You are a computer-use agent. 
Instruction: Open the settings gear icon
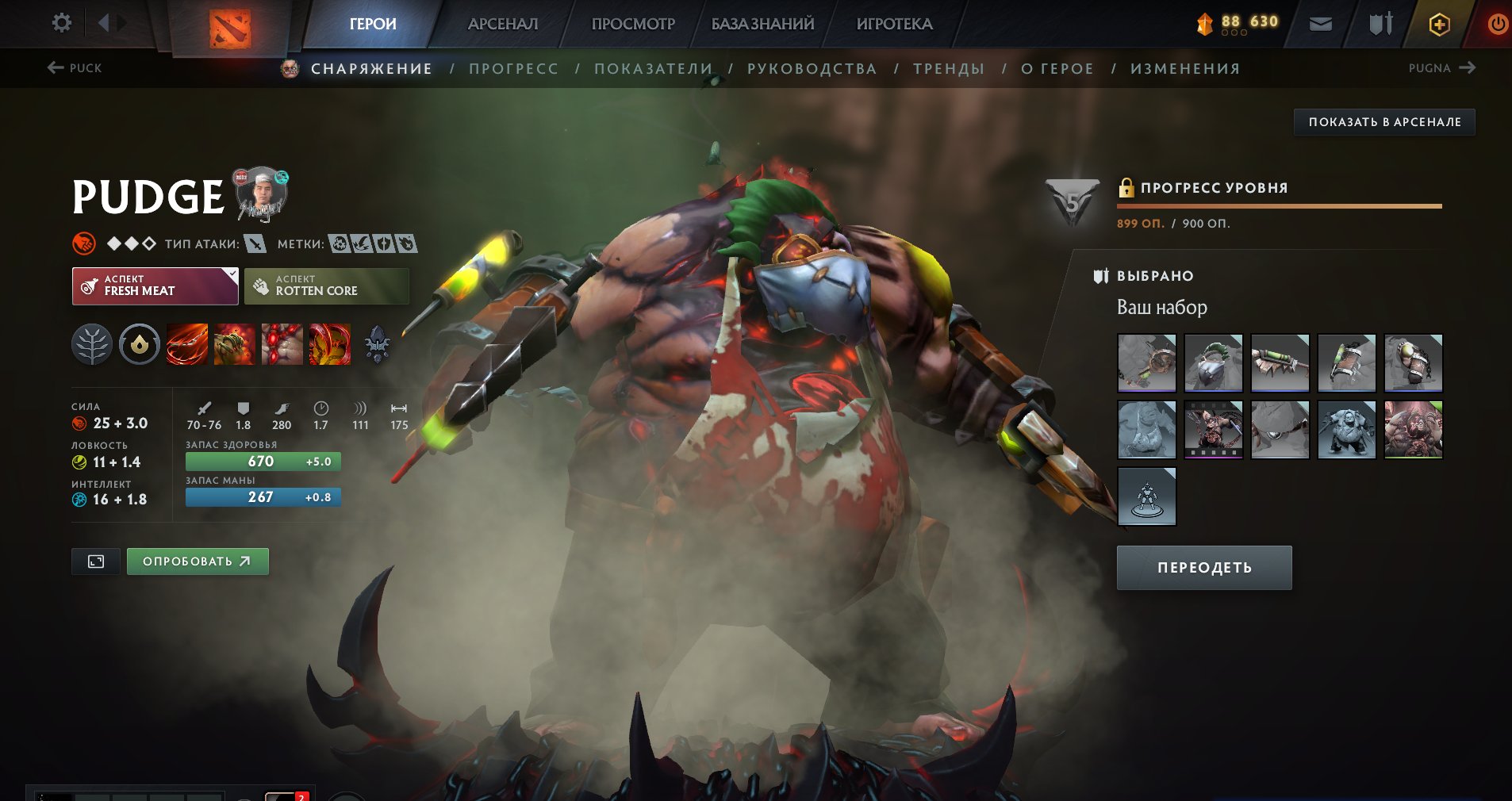pos(61,23)
